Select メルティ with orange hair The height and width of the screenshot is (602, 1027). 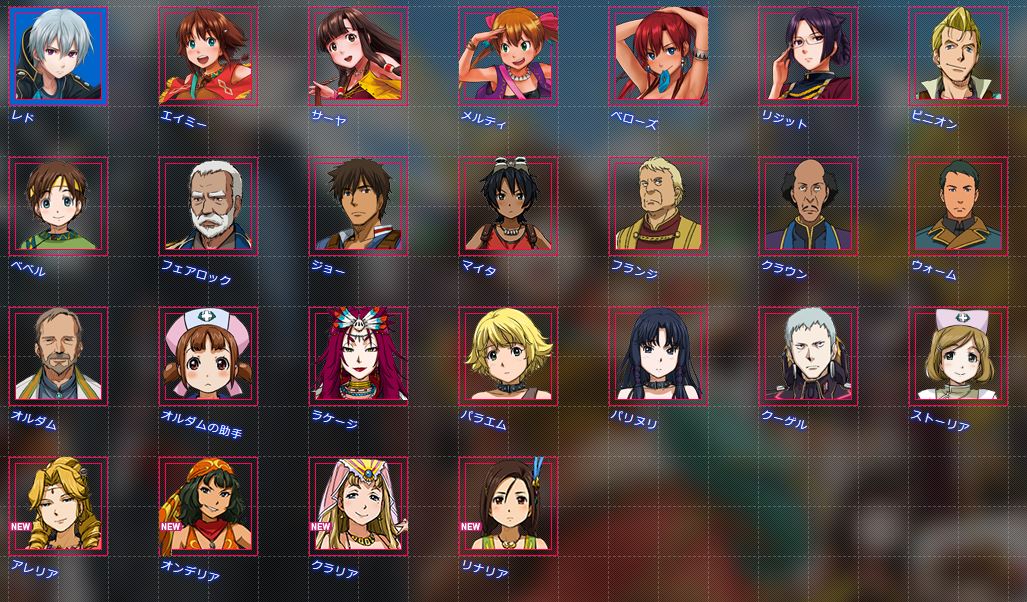point(508,56)
